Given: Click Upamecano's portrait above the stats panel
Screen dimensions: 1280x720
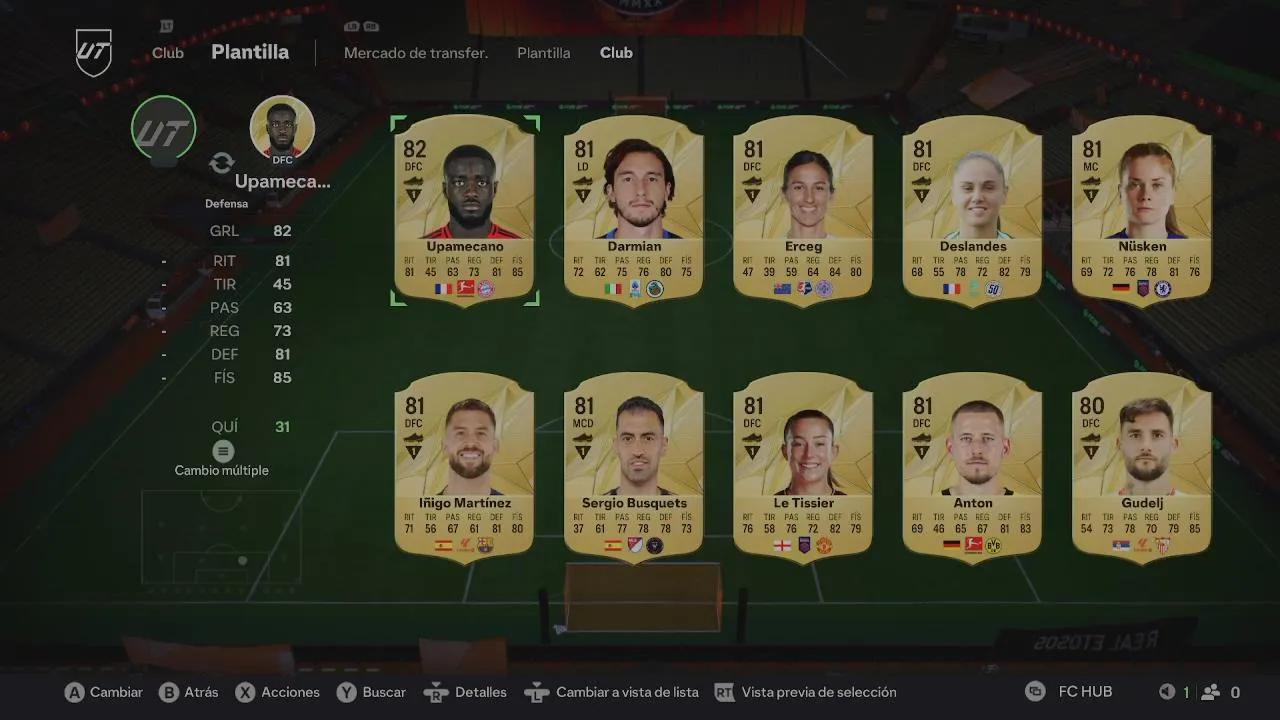Looking at the screenshot, I should (282, 128).
